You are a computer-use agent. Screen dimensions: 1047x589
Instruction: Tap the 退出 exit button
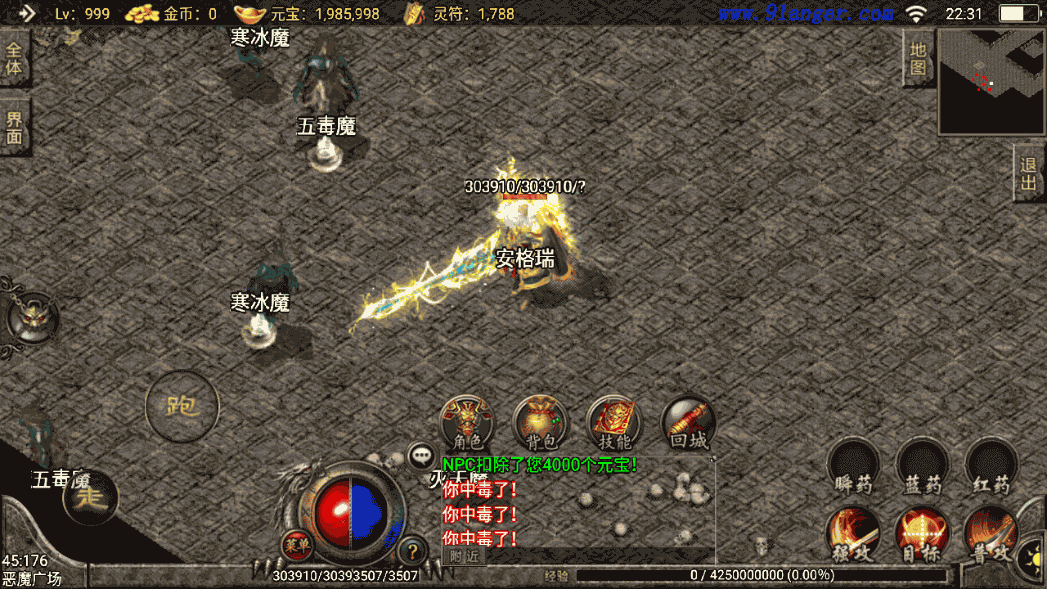point(1029,174)
